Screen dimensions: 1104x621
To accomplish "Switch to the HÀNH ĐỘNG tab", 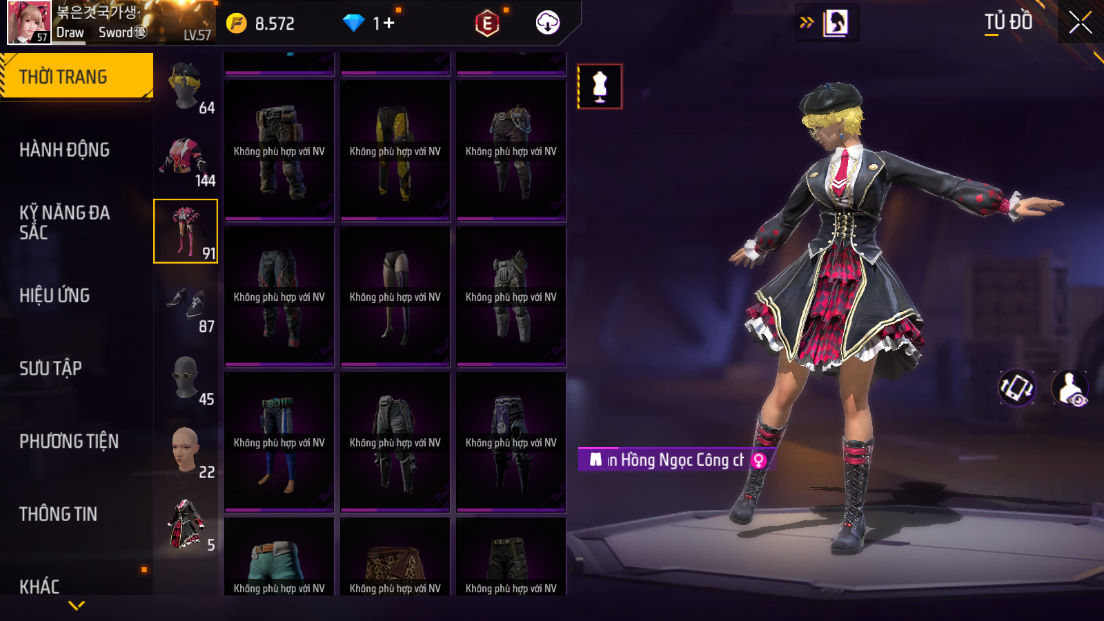I will 65,150.
